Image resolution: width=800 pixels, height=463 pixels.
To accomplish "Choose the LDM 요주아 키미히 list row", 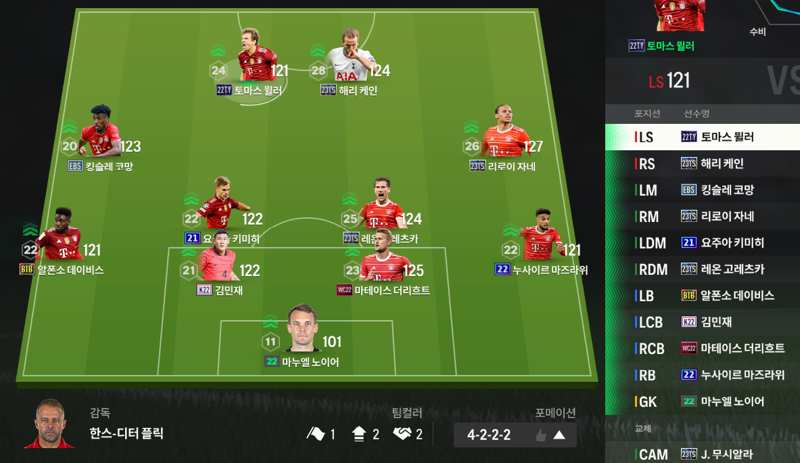I will click(702, 243).
